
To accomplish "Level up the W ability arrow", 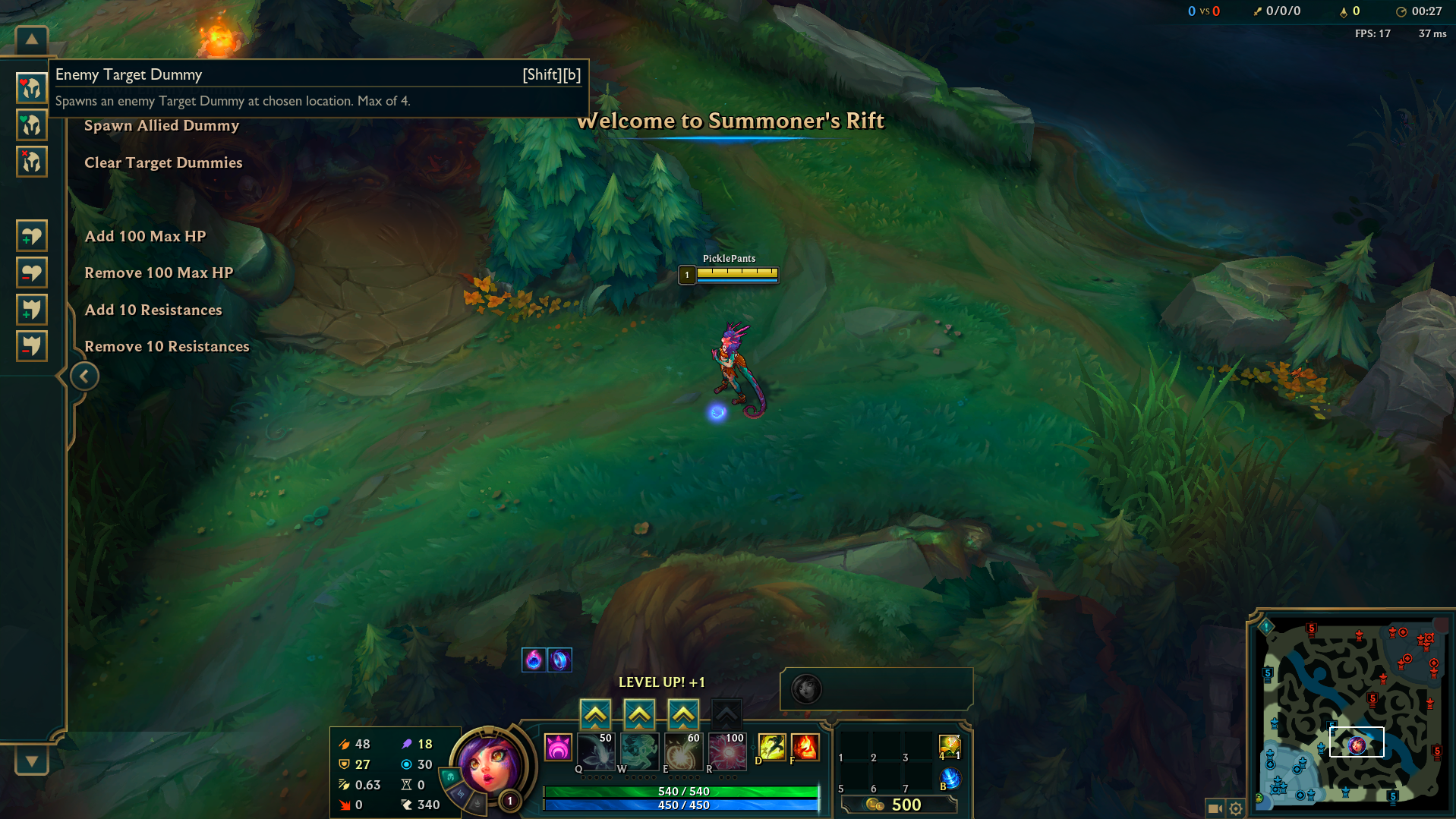I will pyautogui.click(x=639, y=713).
